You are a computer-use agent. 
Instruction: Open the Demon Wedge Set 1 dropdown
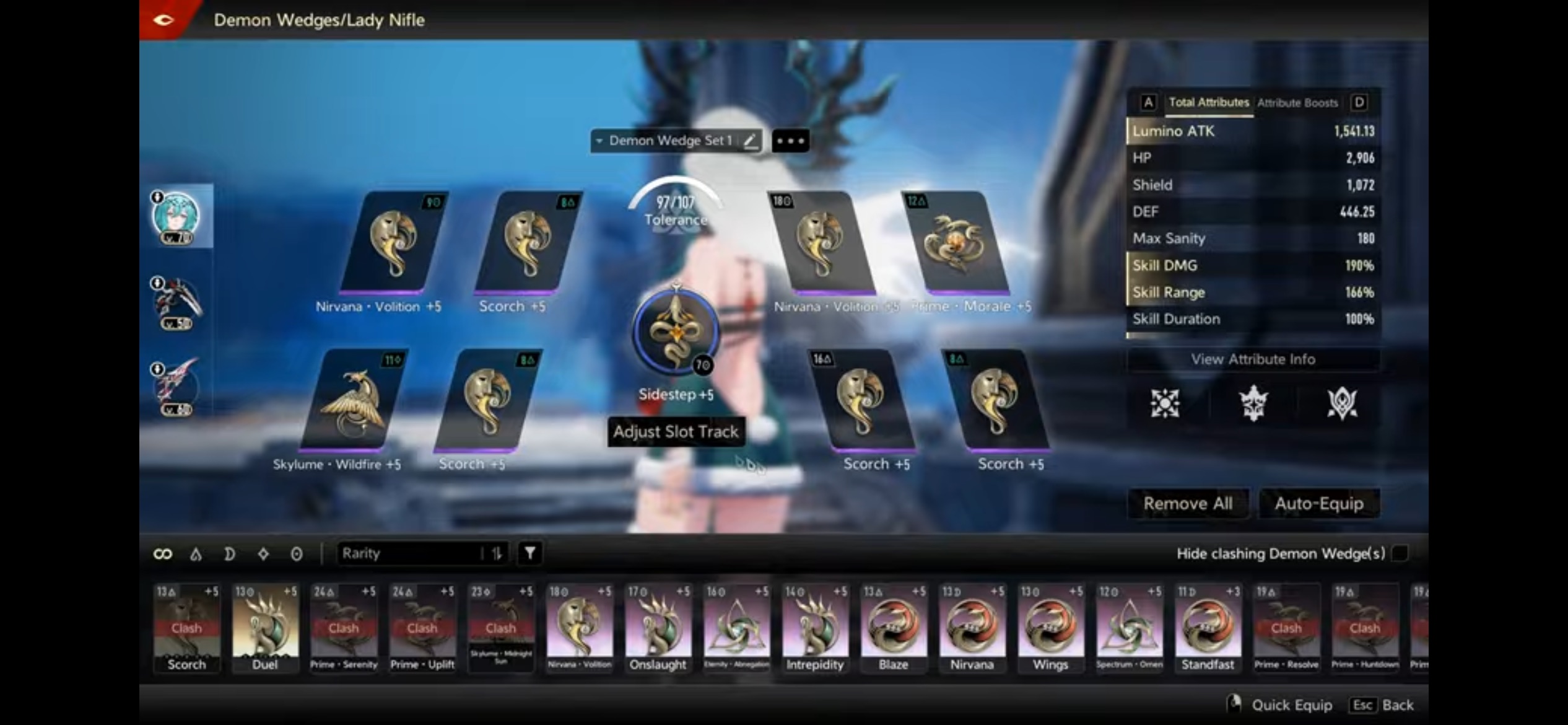668,141
